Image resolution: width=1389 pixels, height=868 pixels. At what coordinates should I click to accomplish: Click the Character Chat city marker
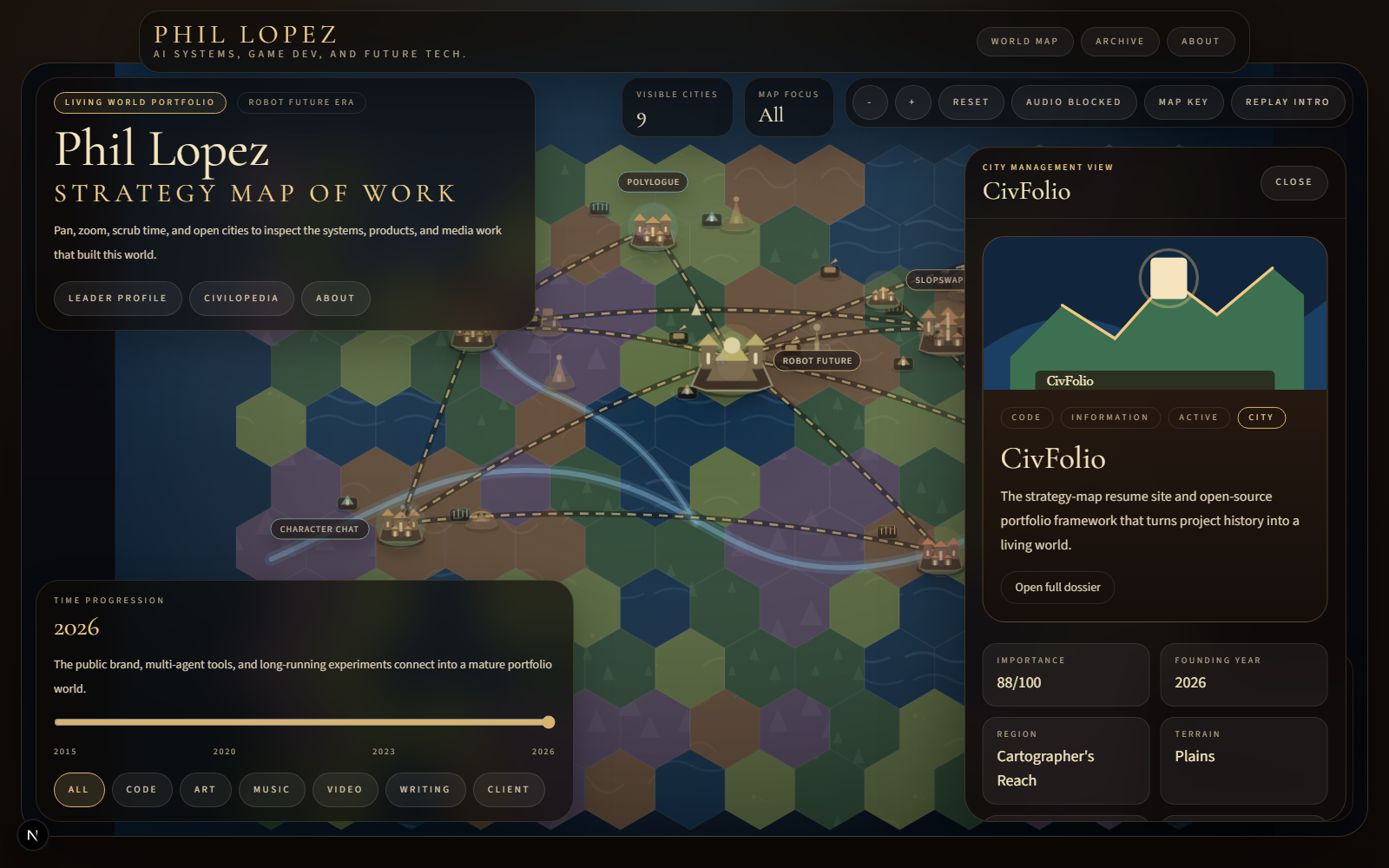click(319, 529)
